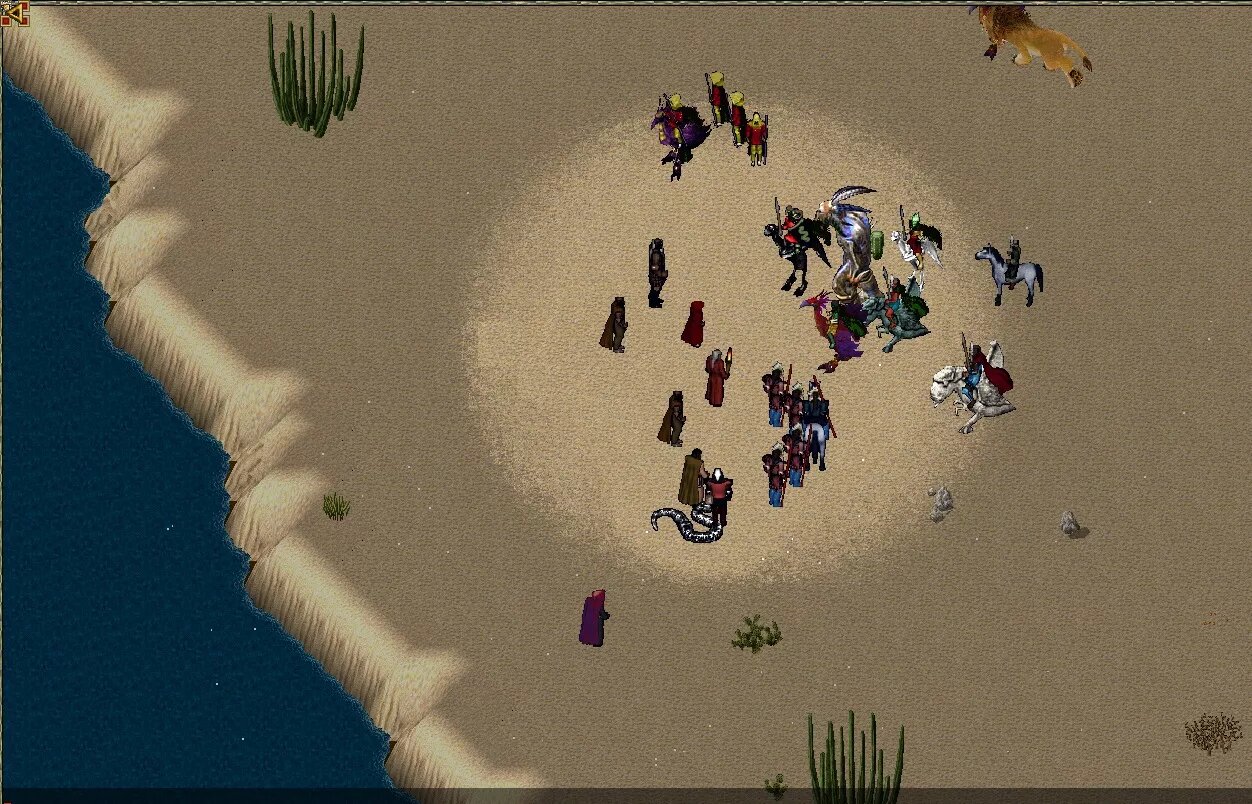This screenshot has width=1252, height=804.
Task: Click the gold arrow icon in the corner
Action: [x=14, y=13]
